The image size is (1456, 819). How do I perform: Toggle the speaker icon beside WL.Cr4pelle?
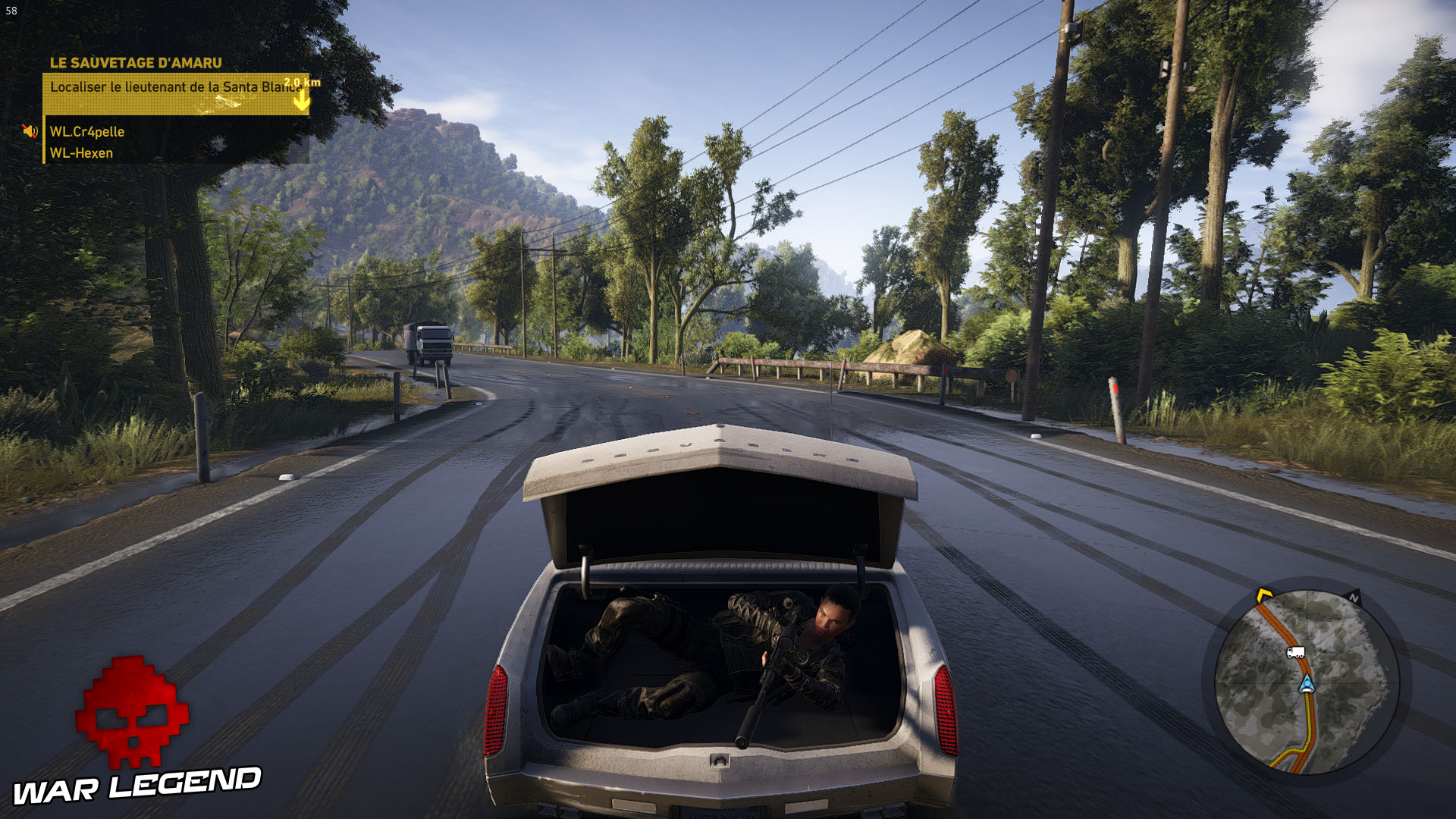[x=30, y=131]
